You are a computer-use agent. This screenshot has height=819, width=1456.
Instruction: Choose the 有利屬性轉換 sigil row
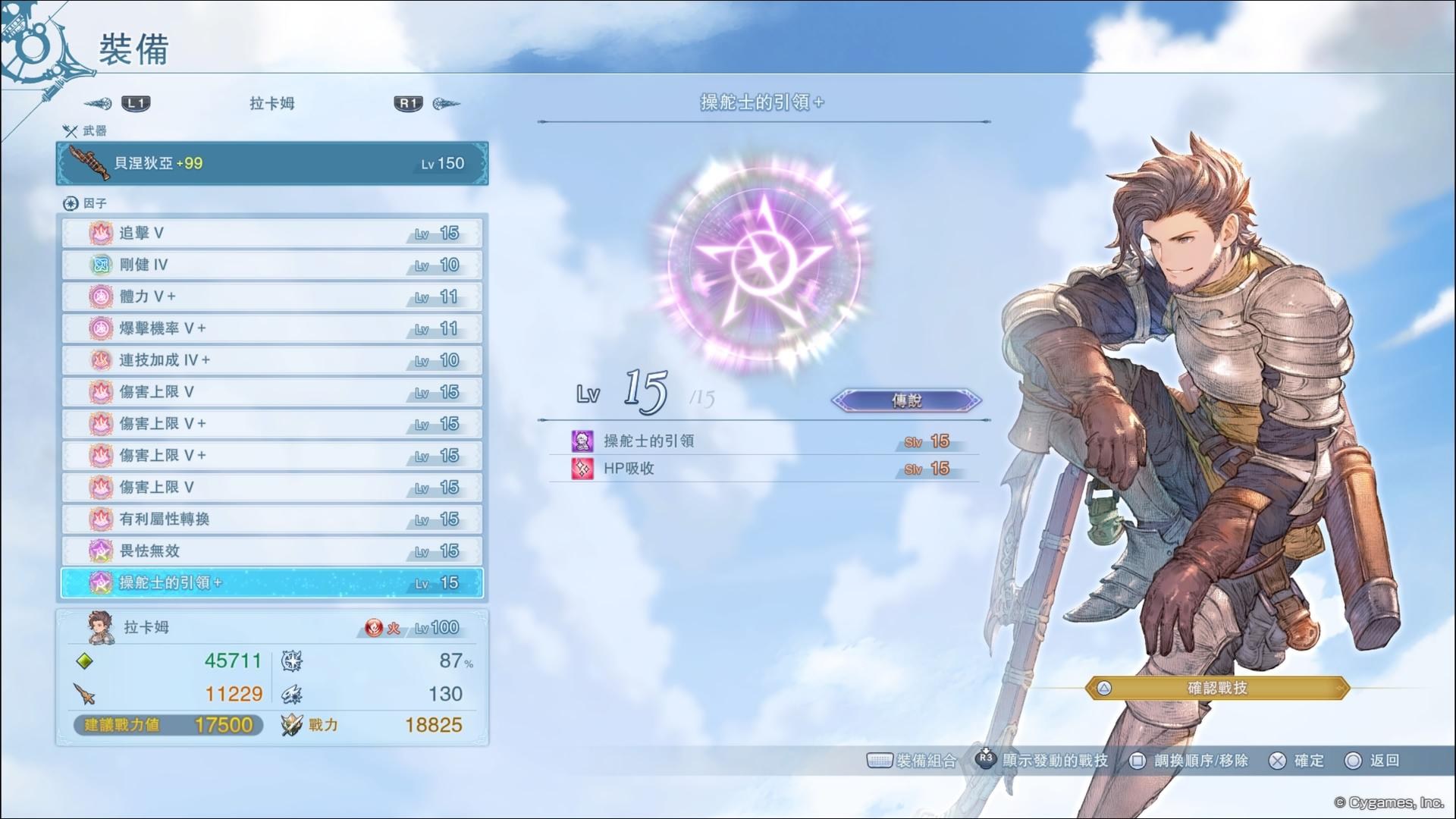tap(271, 519)
